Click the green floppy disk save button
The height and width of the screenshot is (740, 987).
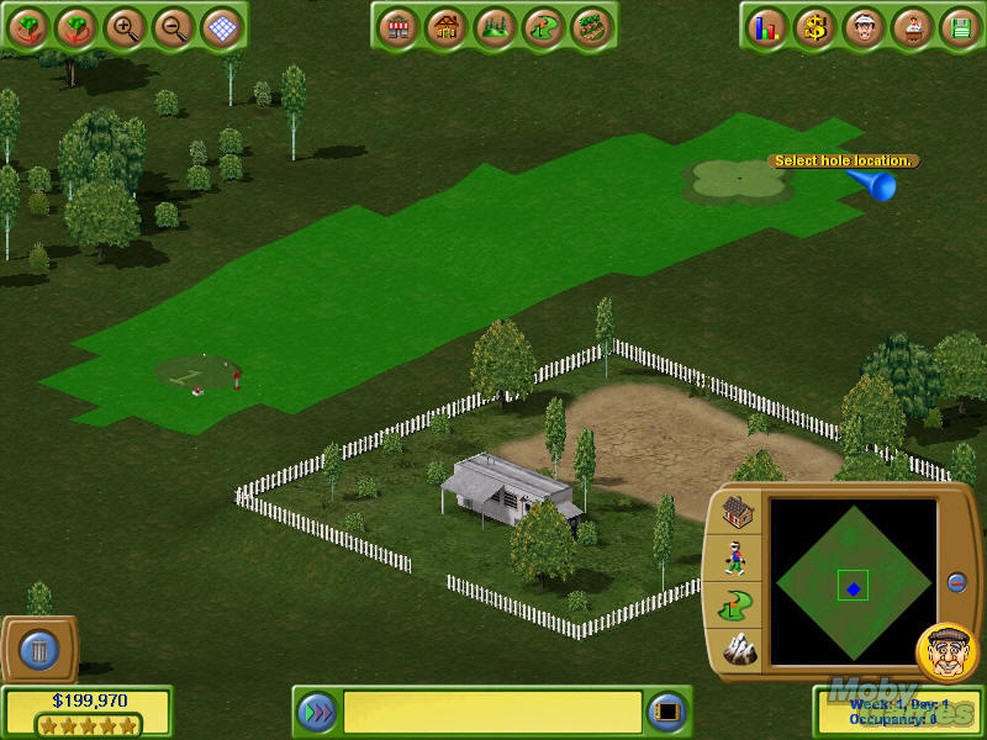point(960,28)
